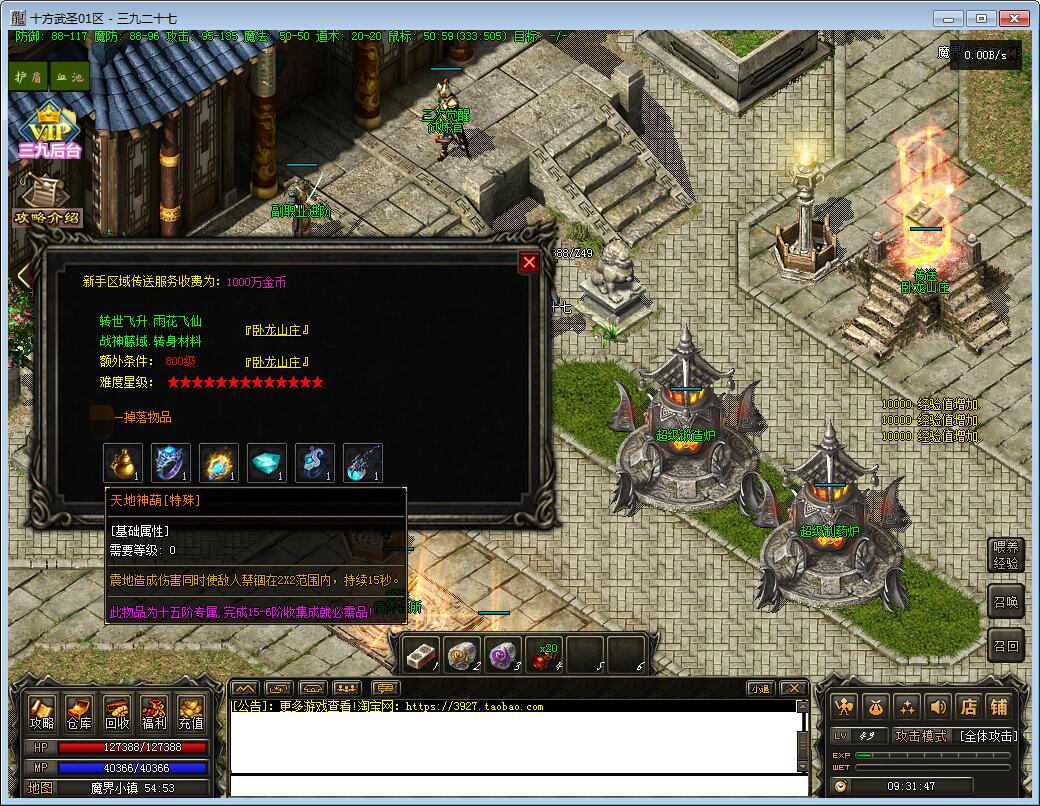Toggle the 血池 blood pool button
Image resolution: width=1040 pixels, height=806 pixels.
tap(69, 76)
